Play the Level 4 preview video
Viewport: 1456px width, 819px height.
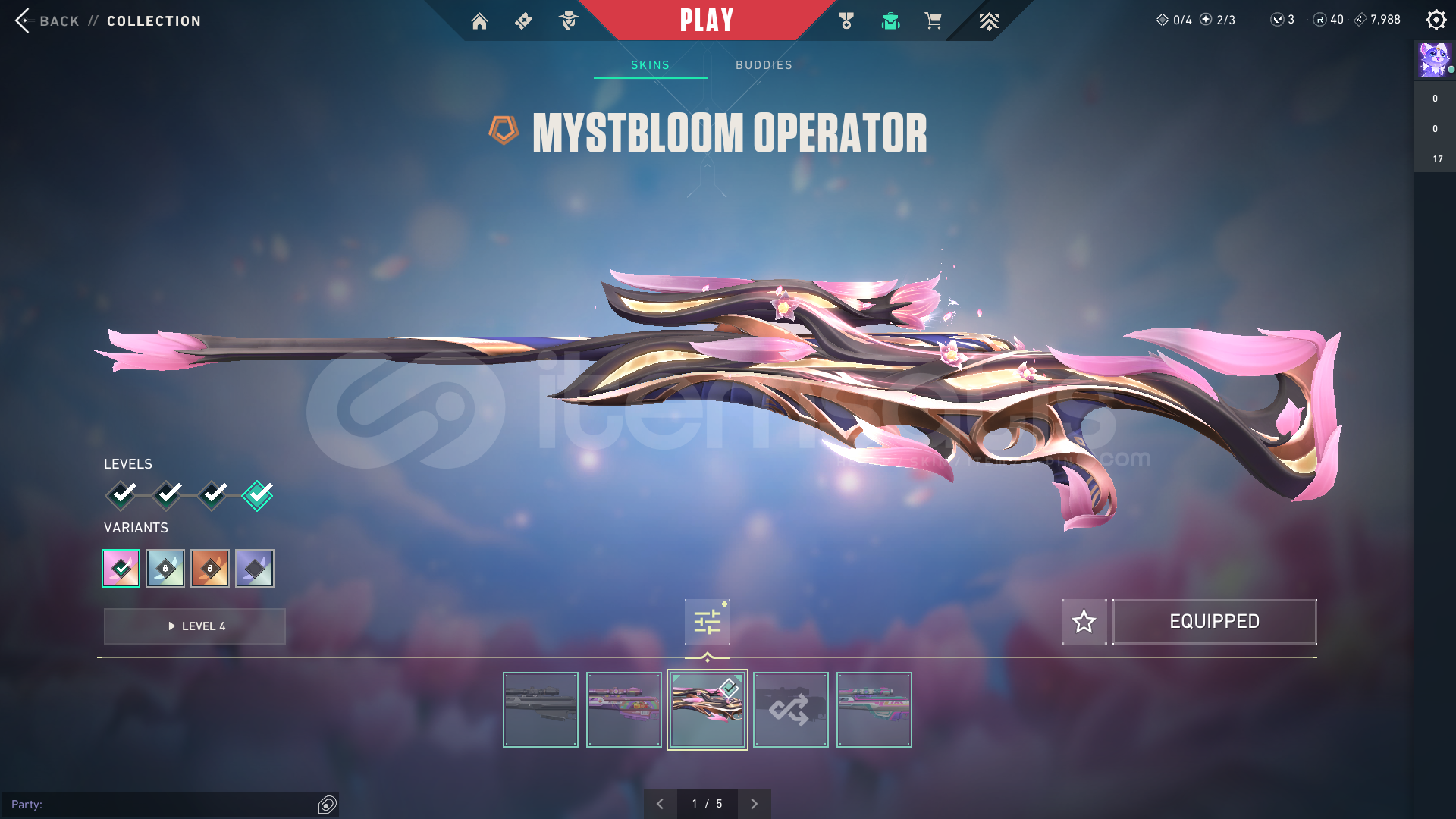click(x=195, y=626)
